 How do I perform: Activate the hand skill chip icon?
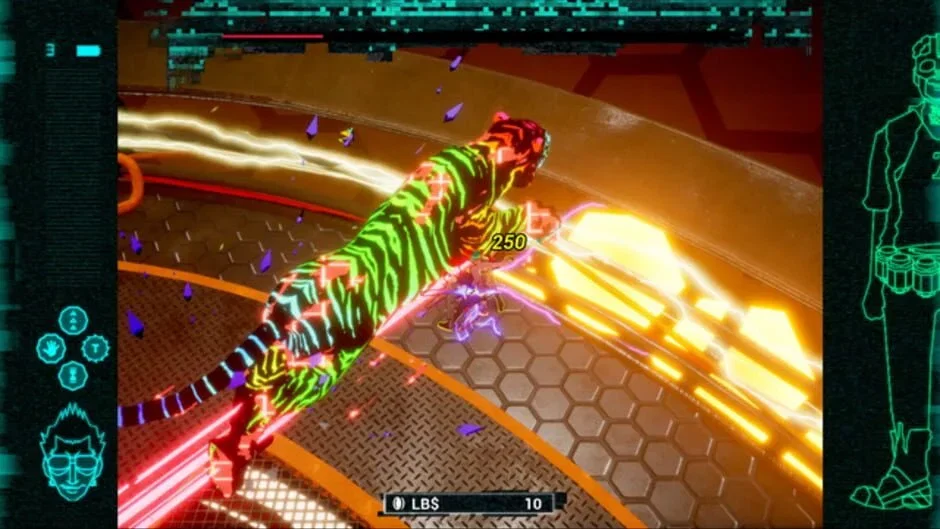pos(50,348)
